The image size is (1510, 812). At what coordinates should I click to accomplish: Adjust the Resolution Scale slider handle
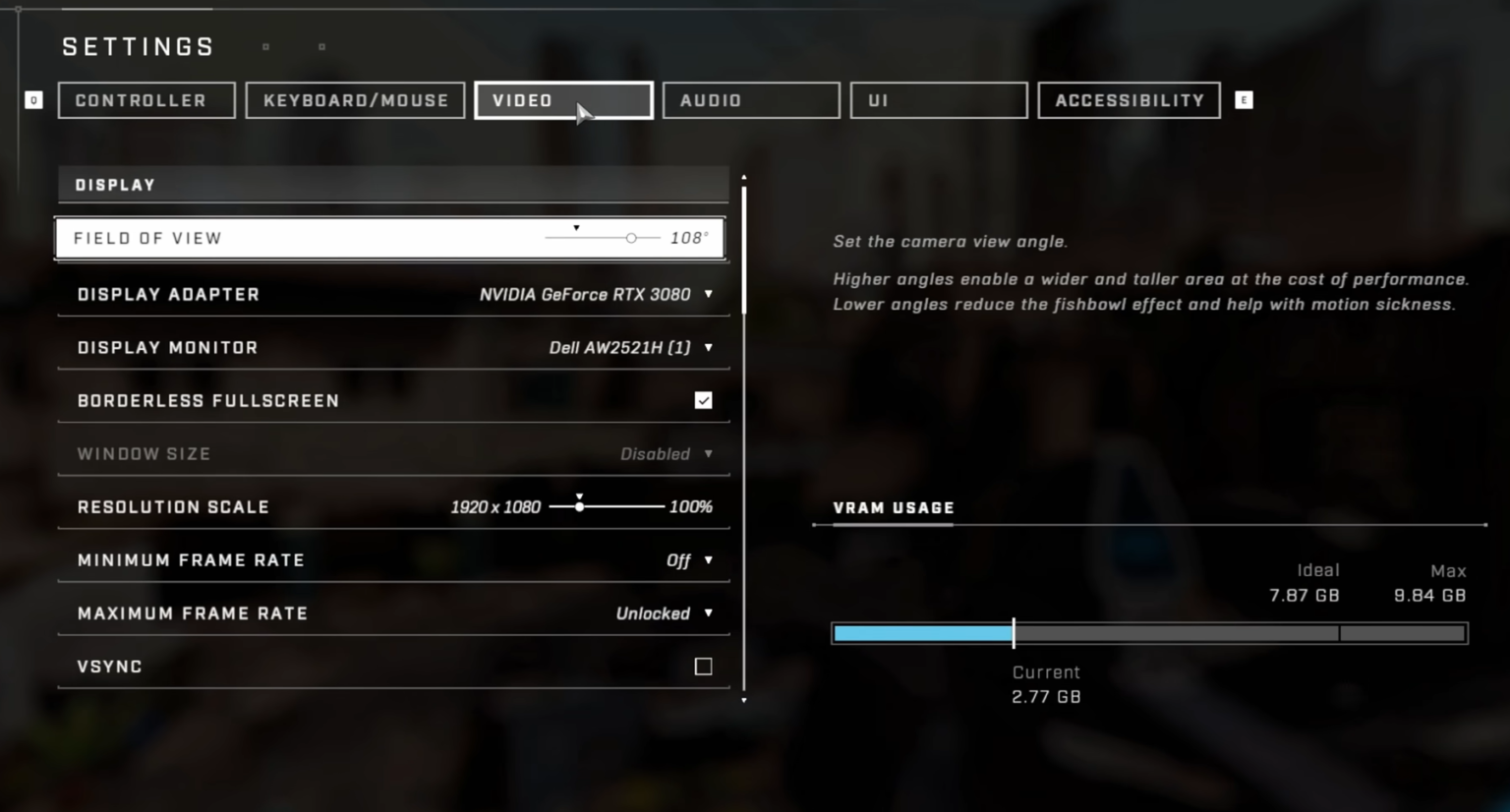(580, 506)
